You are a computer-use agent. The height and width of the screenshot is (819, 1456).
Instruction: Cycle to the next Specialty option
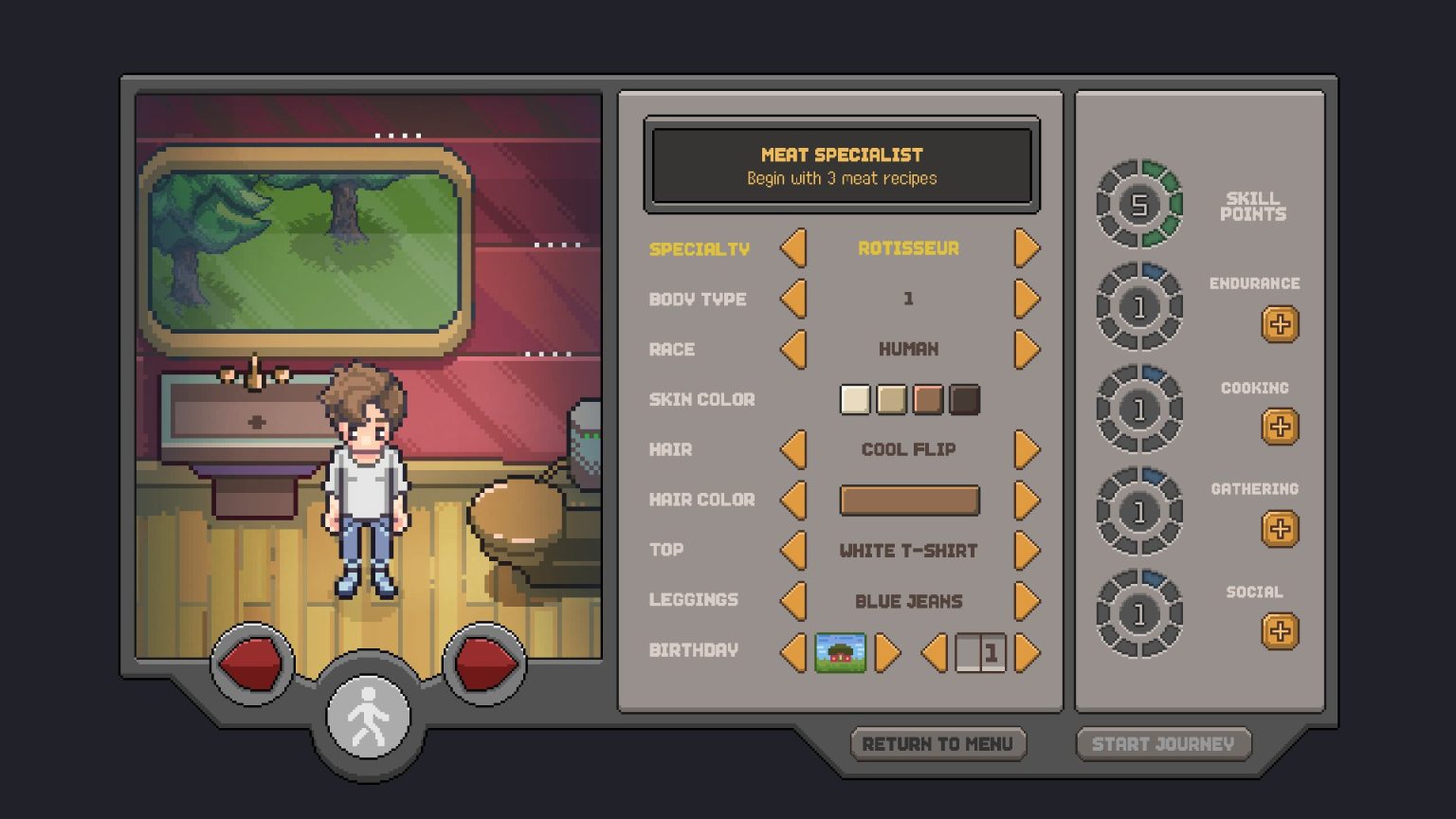point(1027,248)
